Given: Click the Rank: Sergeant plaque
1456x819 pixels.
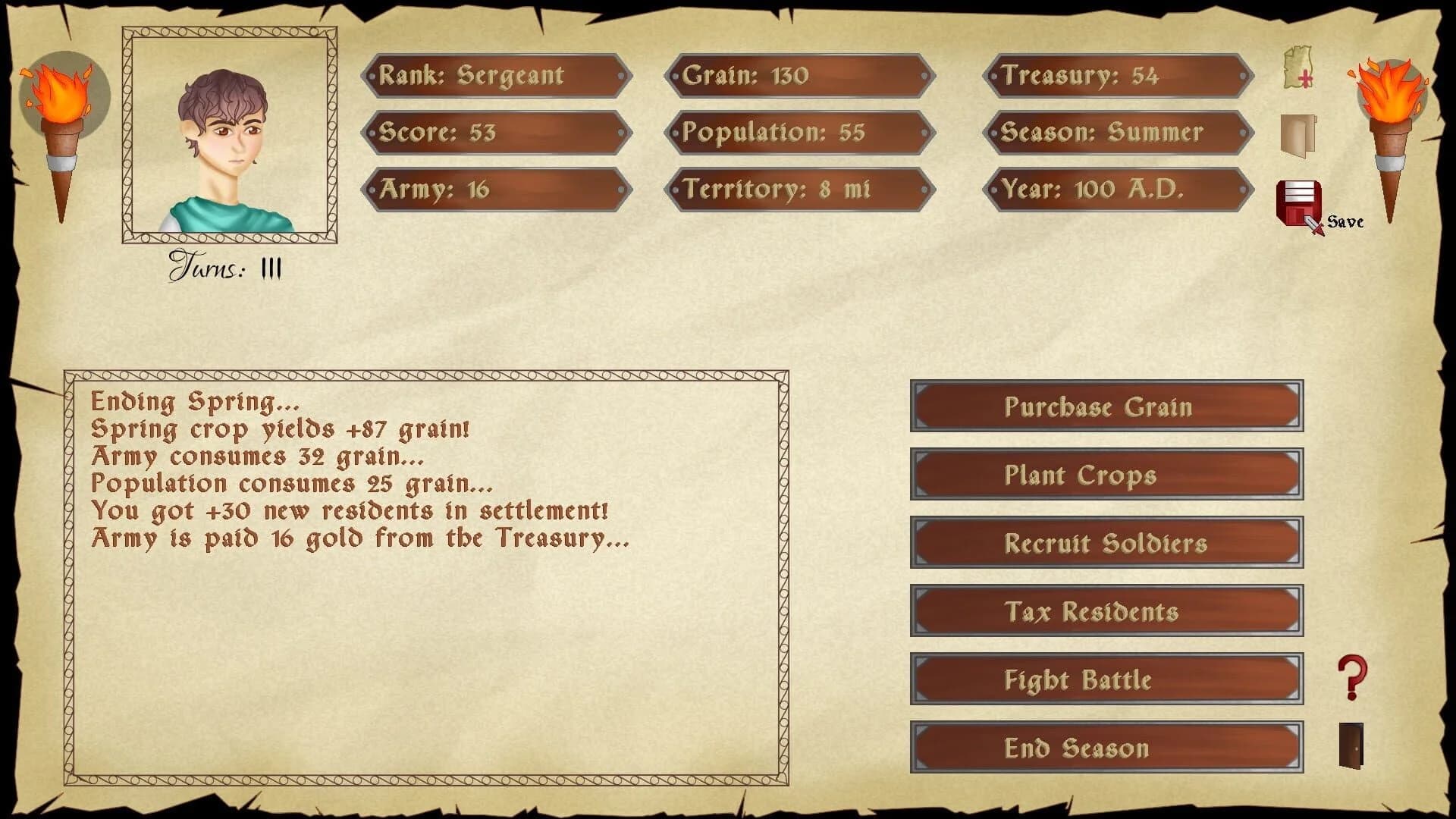Looking at the screenshot, I should pyautogui.click(x=497, y=76).
